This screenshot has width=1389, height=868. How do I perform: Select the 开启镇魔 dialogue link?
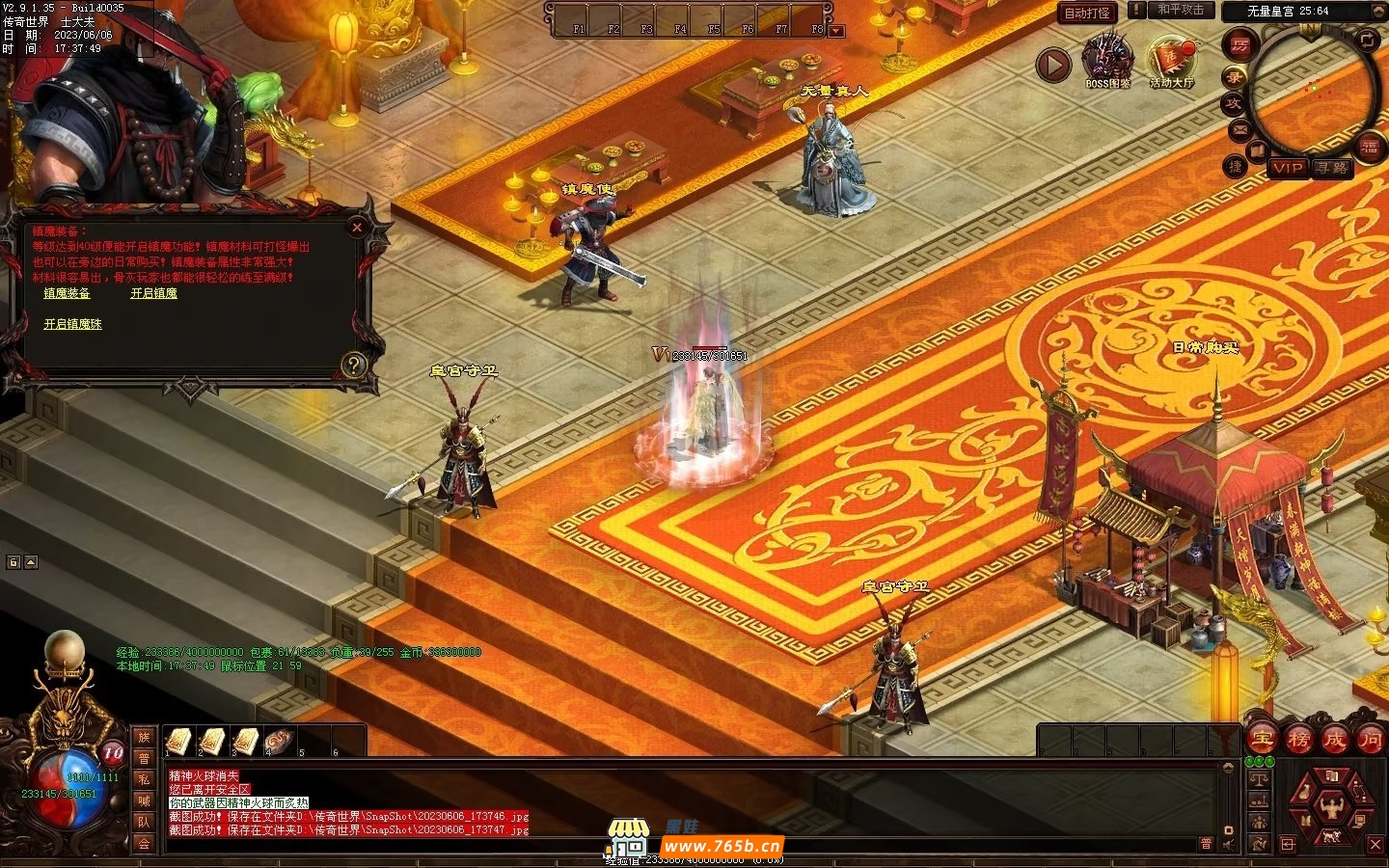[x=153, y=293]
